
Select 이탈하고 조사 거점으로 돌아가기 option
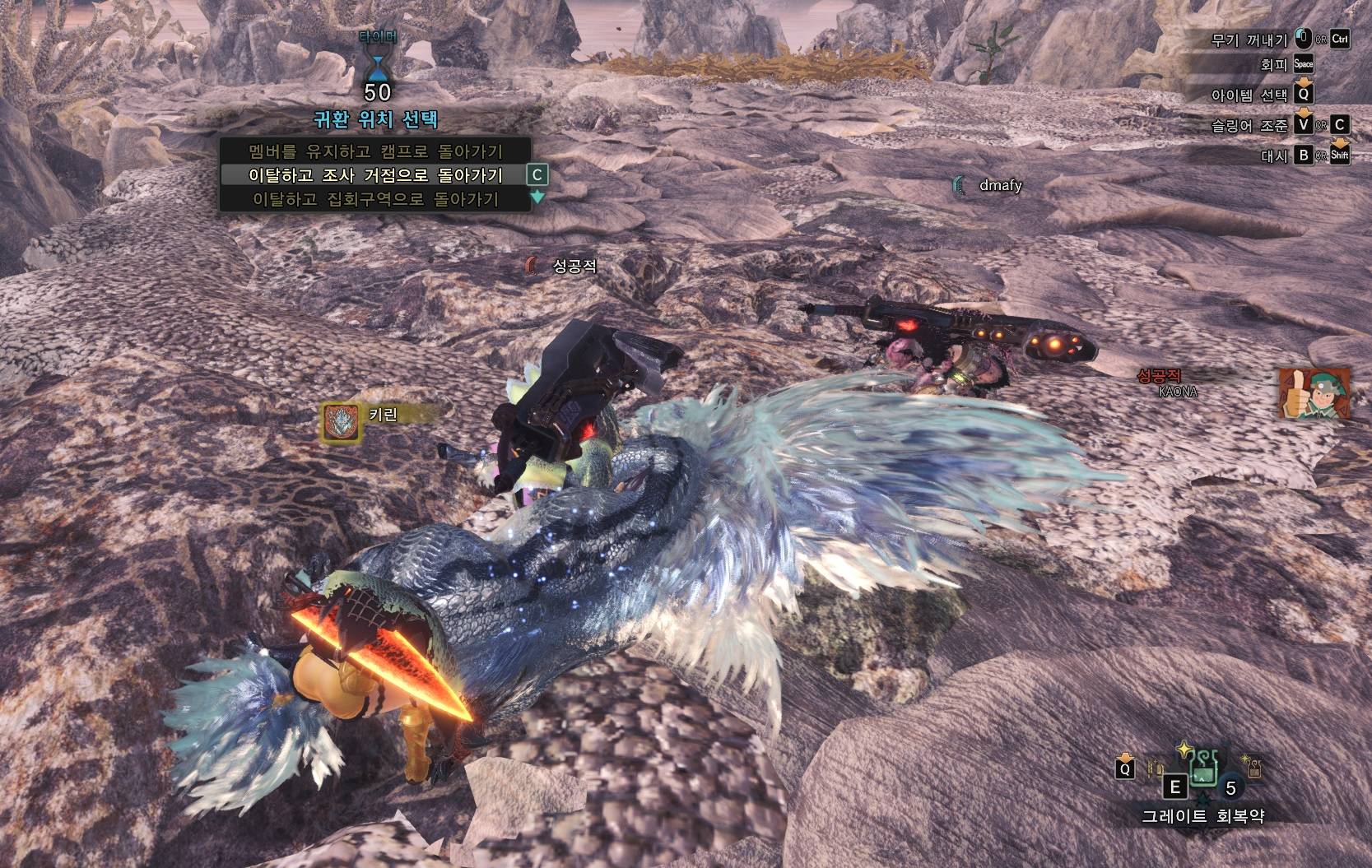coord(374,175)
